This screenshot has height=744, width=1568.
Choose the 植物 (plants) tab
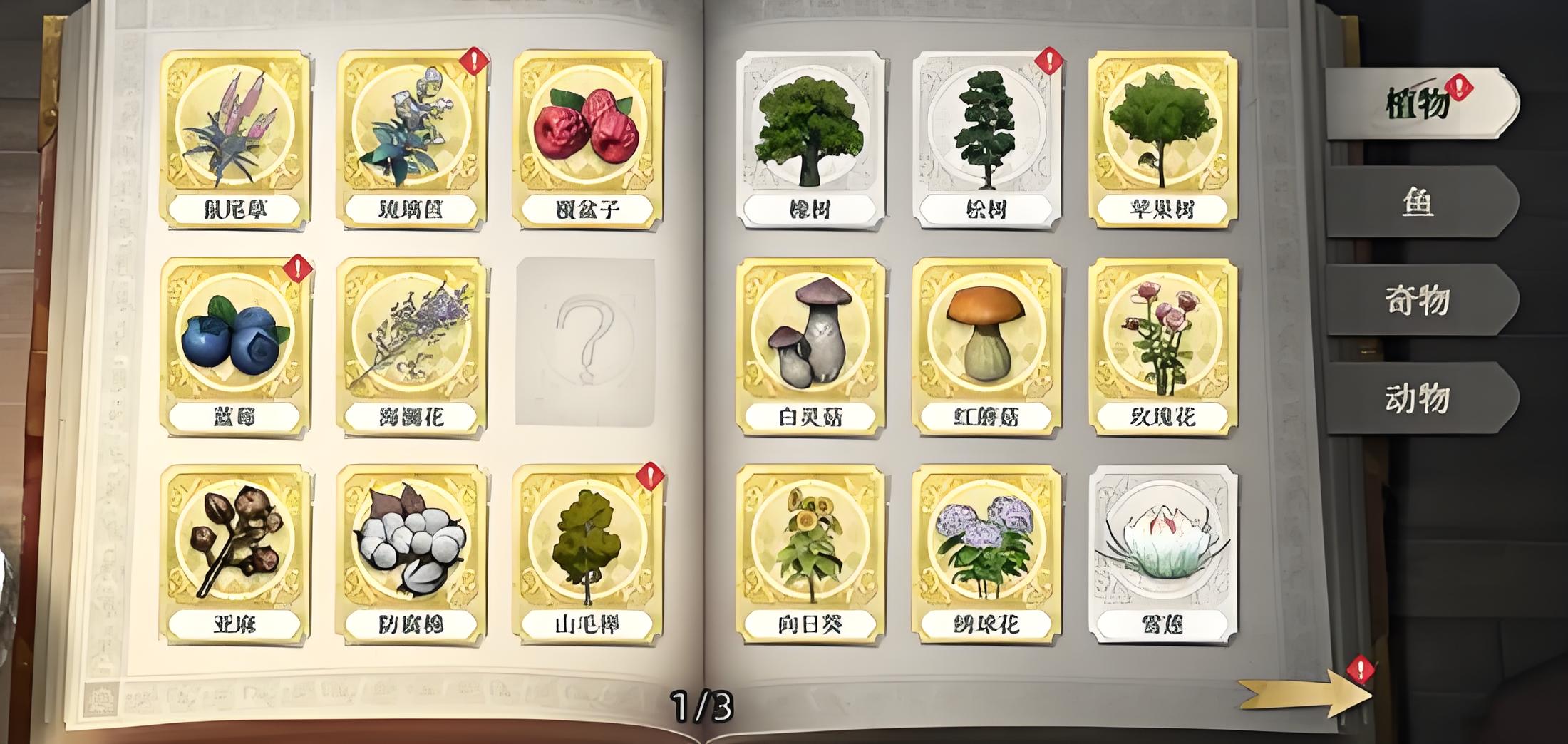click(1417, 104)
